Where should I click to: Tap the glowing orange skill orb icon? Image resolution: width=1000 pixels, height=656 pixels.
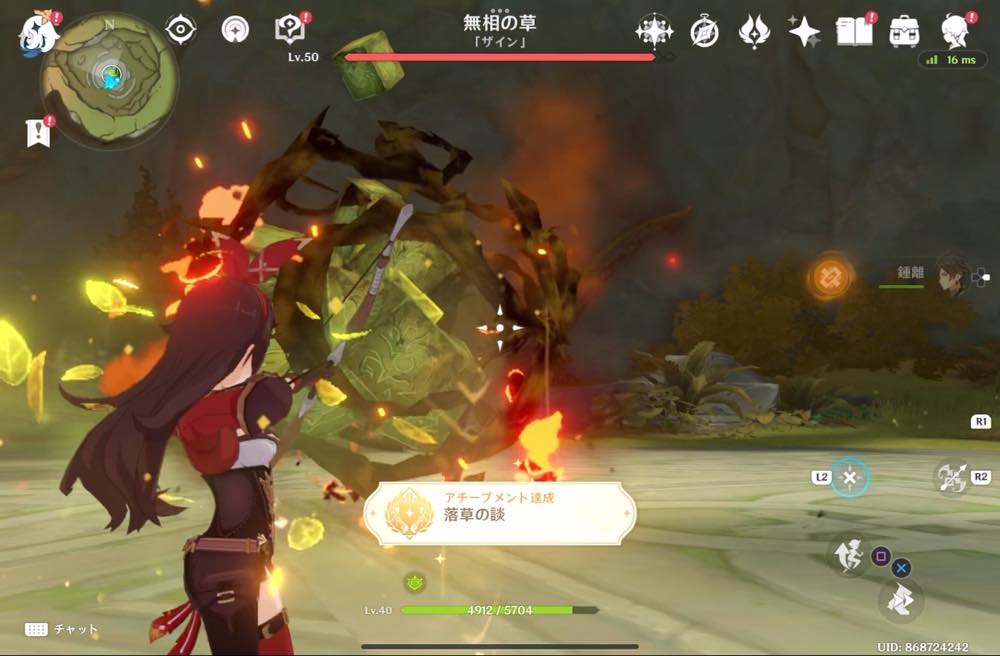(831, 276)
